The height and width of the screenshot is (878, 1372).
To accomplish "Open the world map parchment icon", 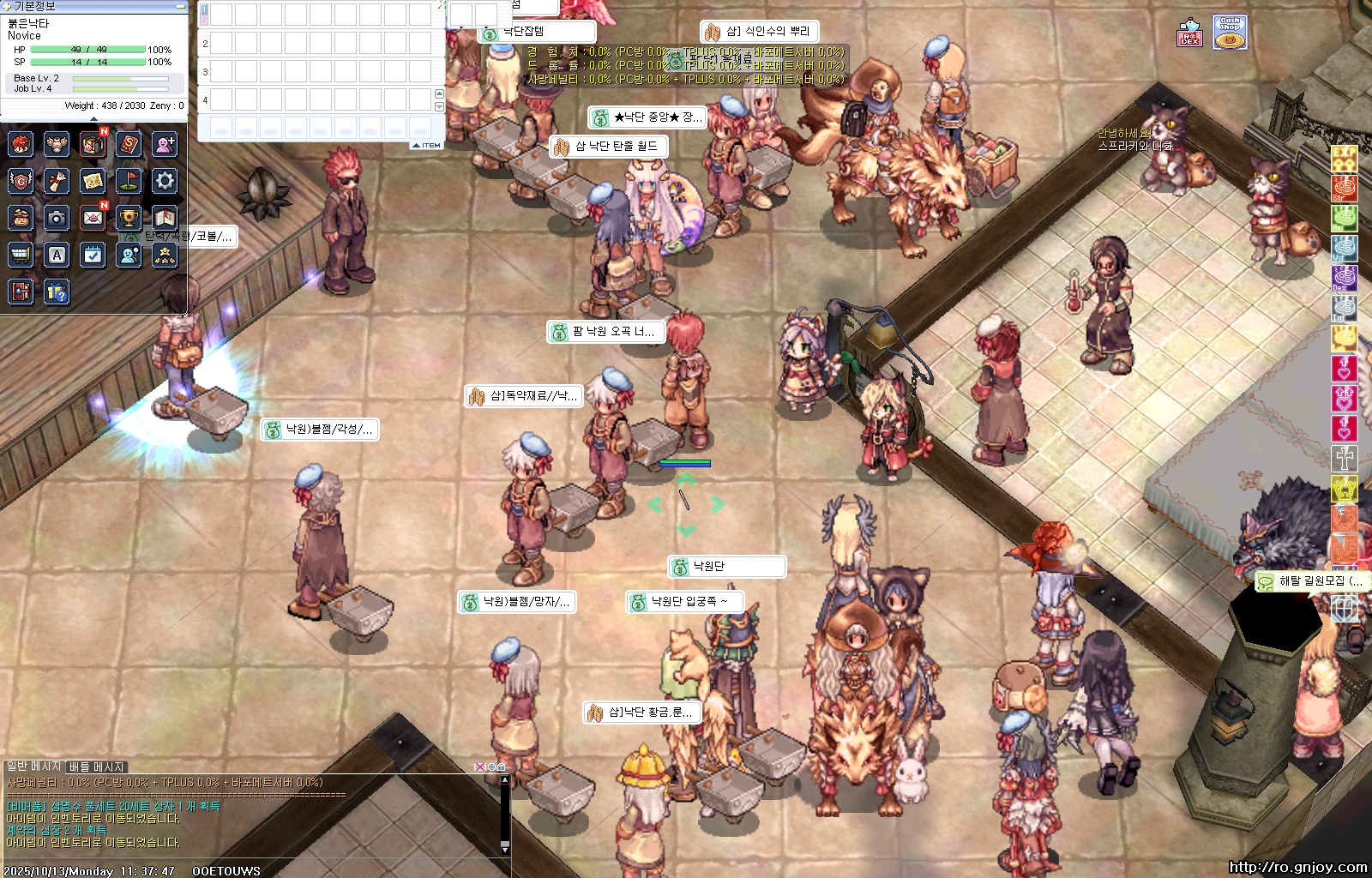I will click(93, 181).
